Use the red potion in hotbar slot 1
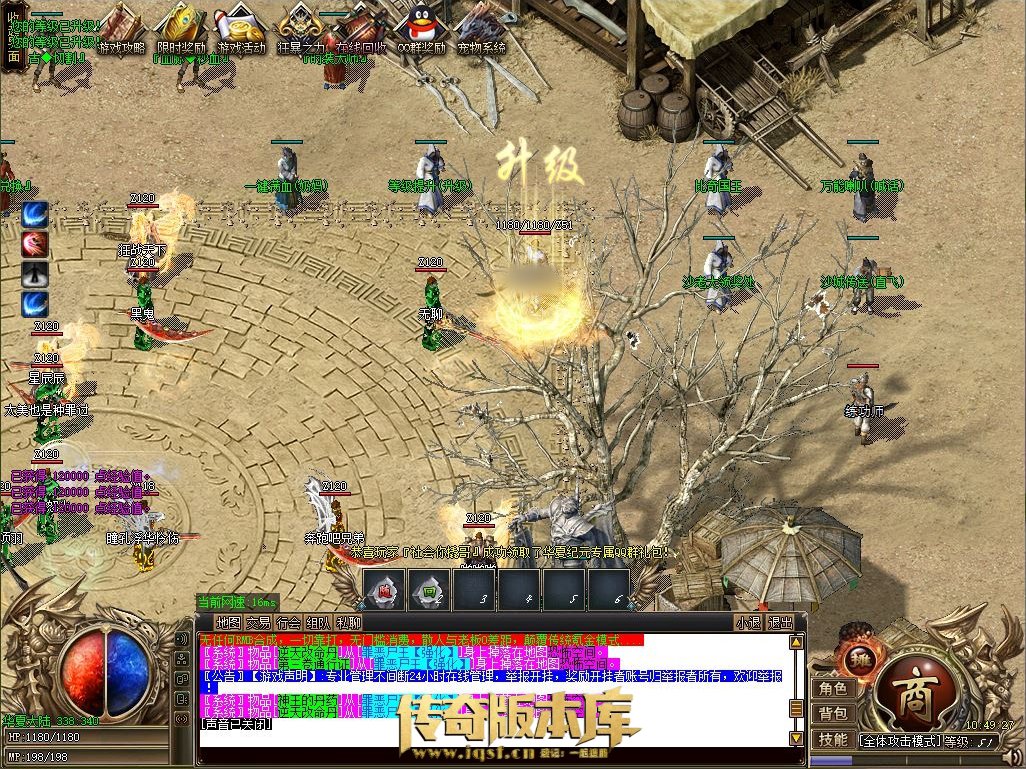Viewport: 1026px width, 769px height. coord(385,589)
